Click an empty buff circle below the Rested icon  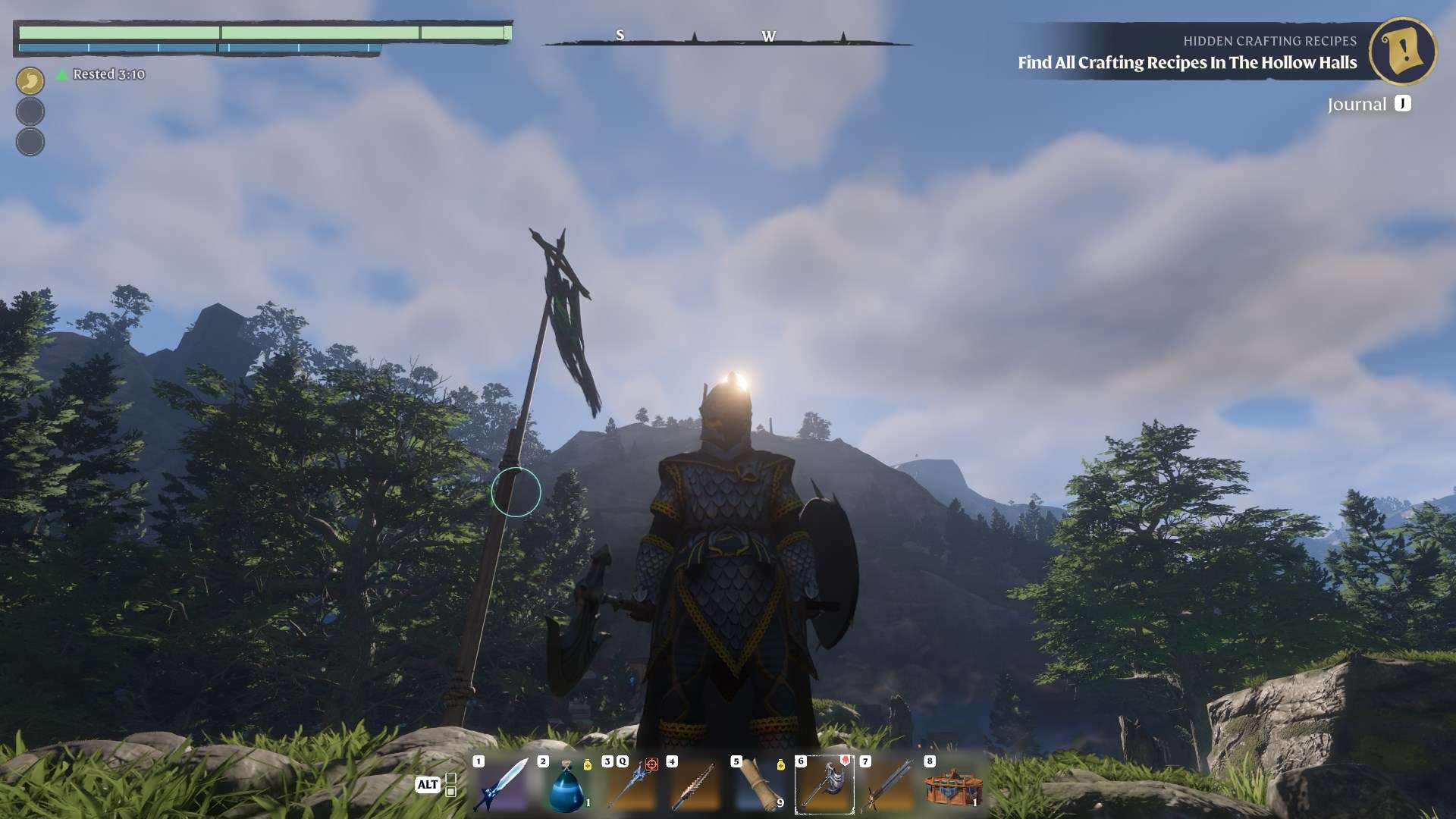pos(30,109)
